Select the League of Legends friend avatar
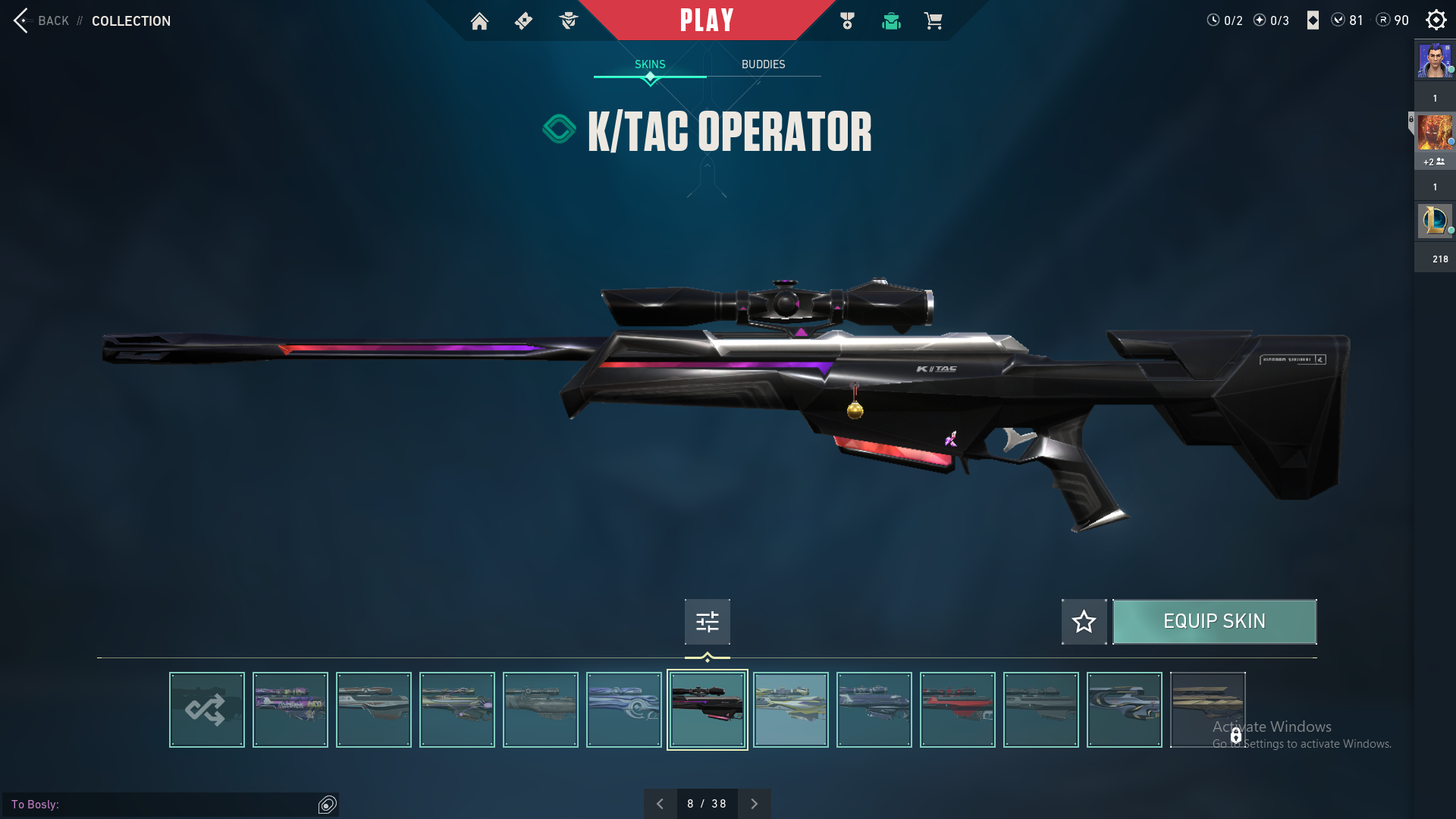 [x=1434, y=221]
